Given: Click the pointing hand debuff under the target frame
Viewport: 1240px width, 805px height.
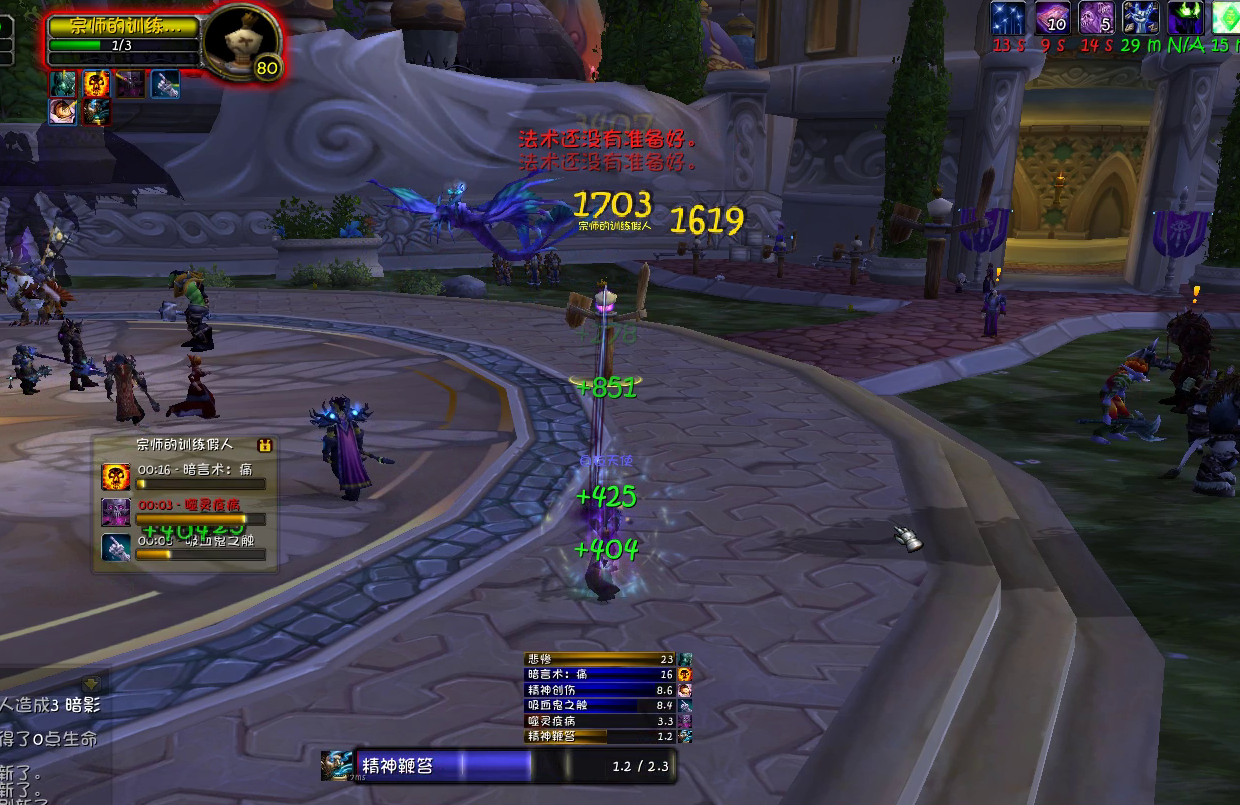Looking at the screenshot, I should (x=166, y=84).
